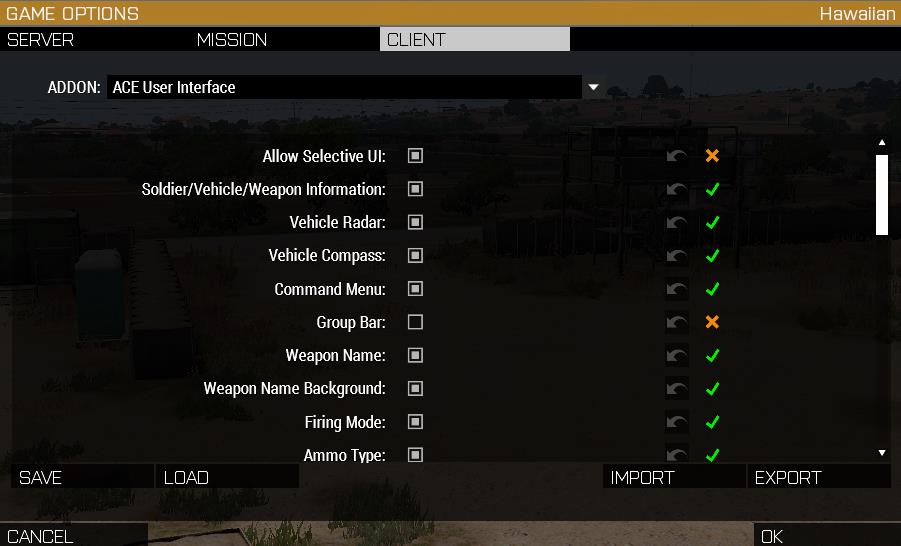Uncheck the Vehicle Radar option
This screenshot has height=546, width=901.
point(415,222)
